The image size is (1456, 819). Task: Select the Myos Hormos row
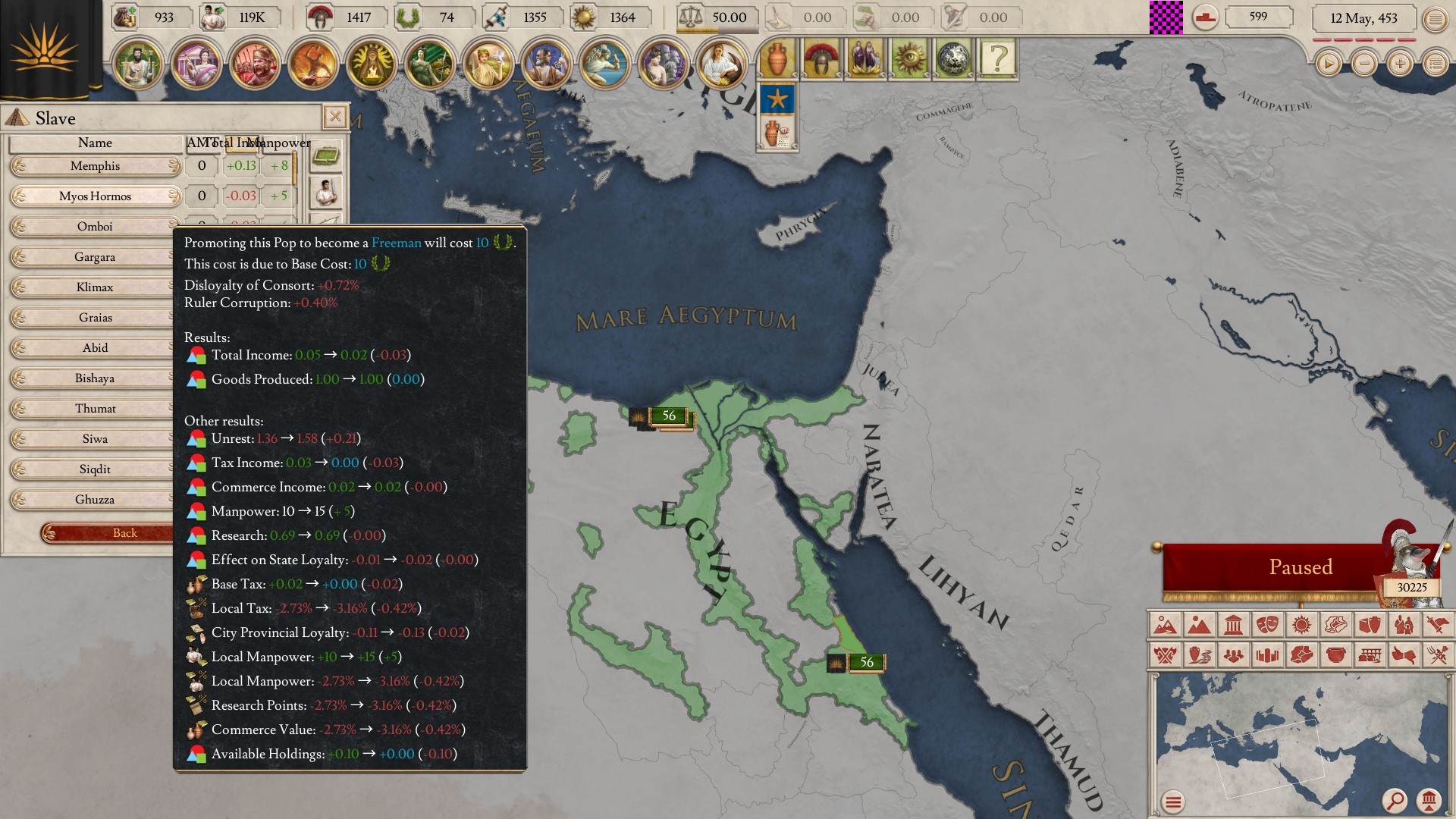(x=95, y=196)
